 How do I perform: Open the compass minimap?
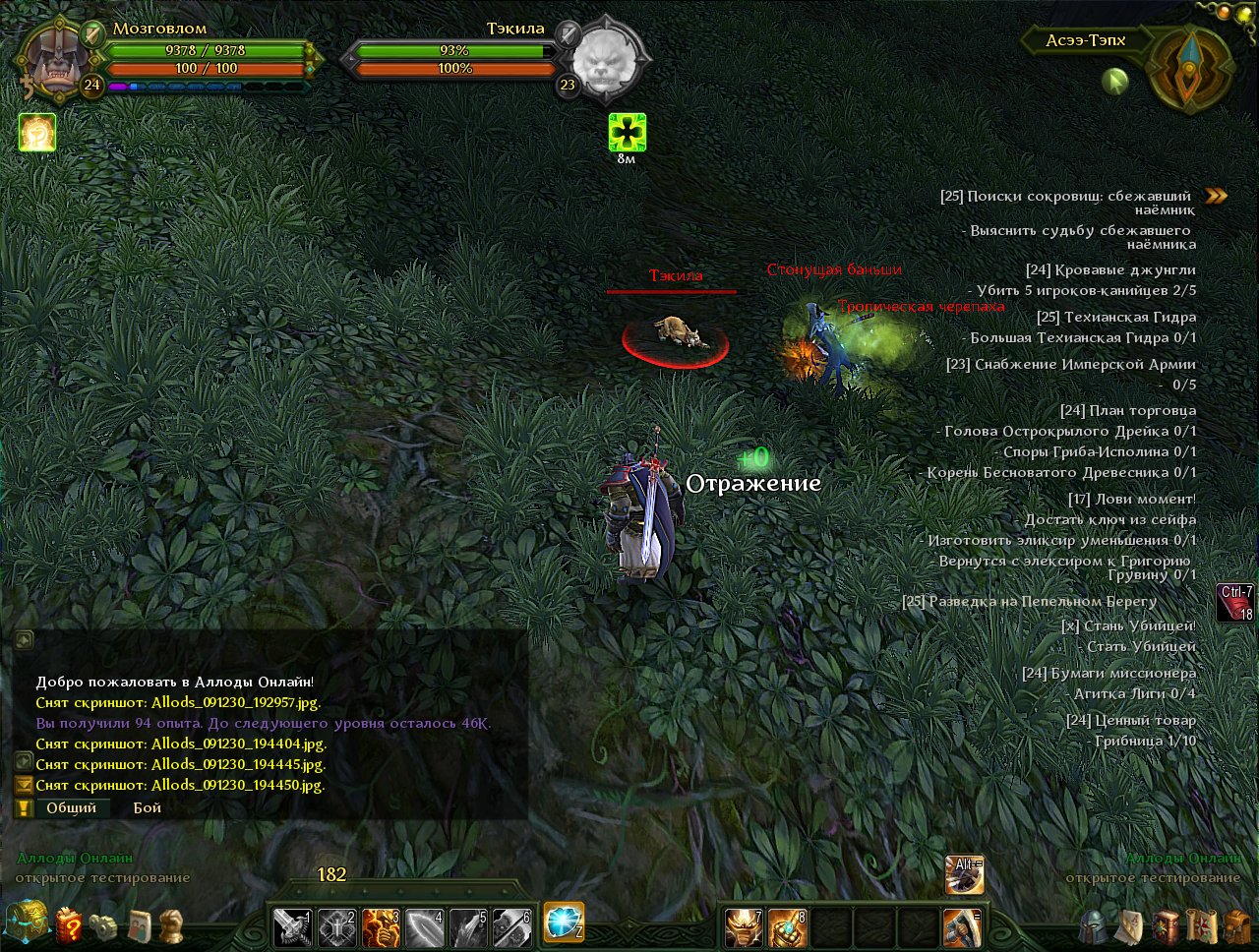click(1191, 67)
